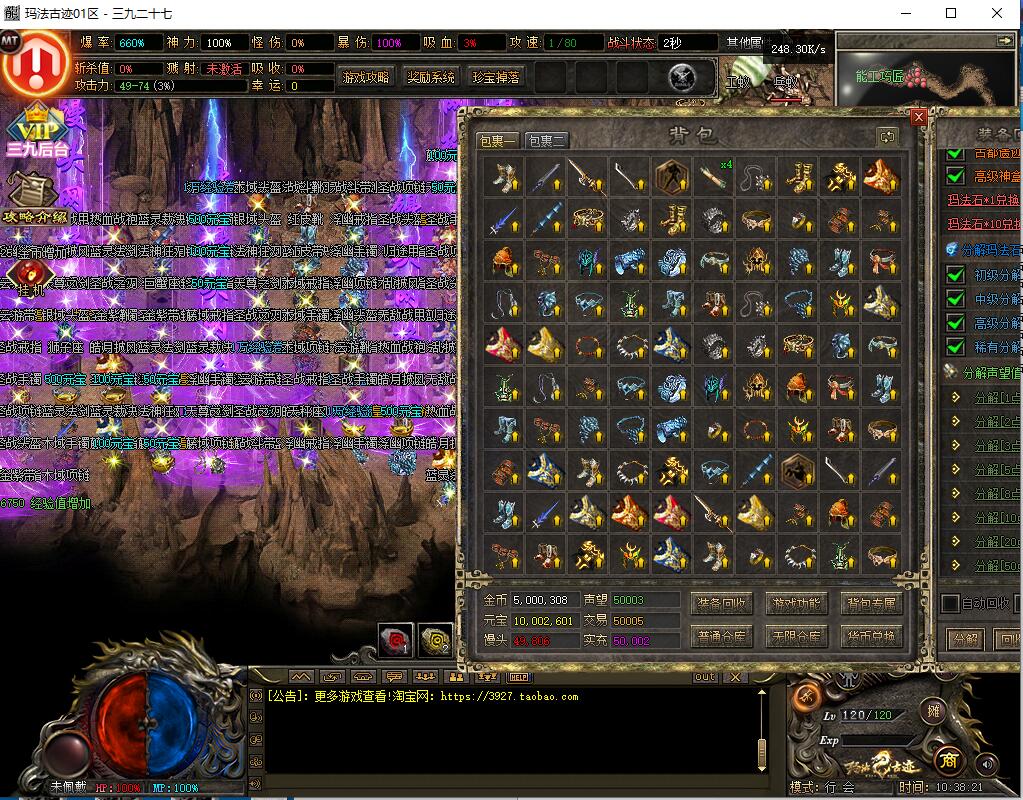This screenshot has width=1023, height=800.
Task: Open the 背包专属 button
Action: (x=871, y=603)
